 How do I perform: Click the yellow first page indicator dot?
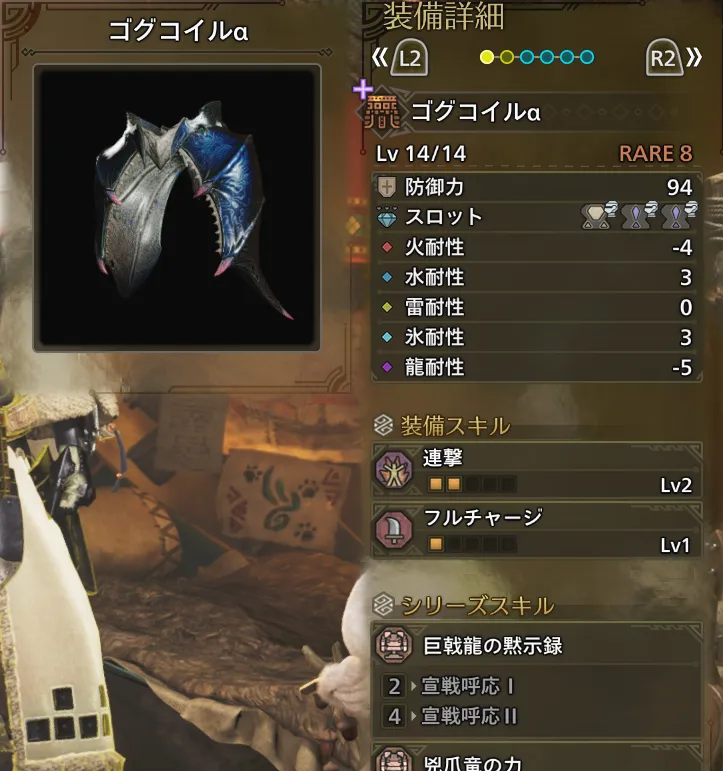487,57
